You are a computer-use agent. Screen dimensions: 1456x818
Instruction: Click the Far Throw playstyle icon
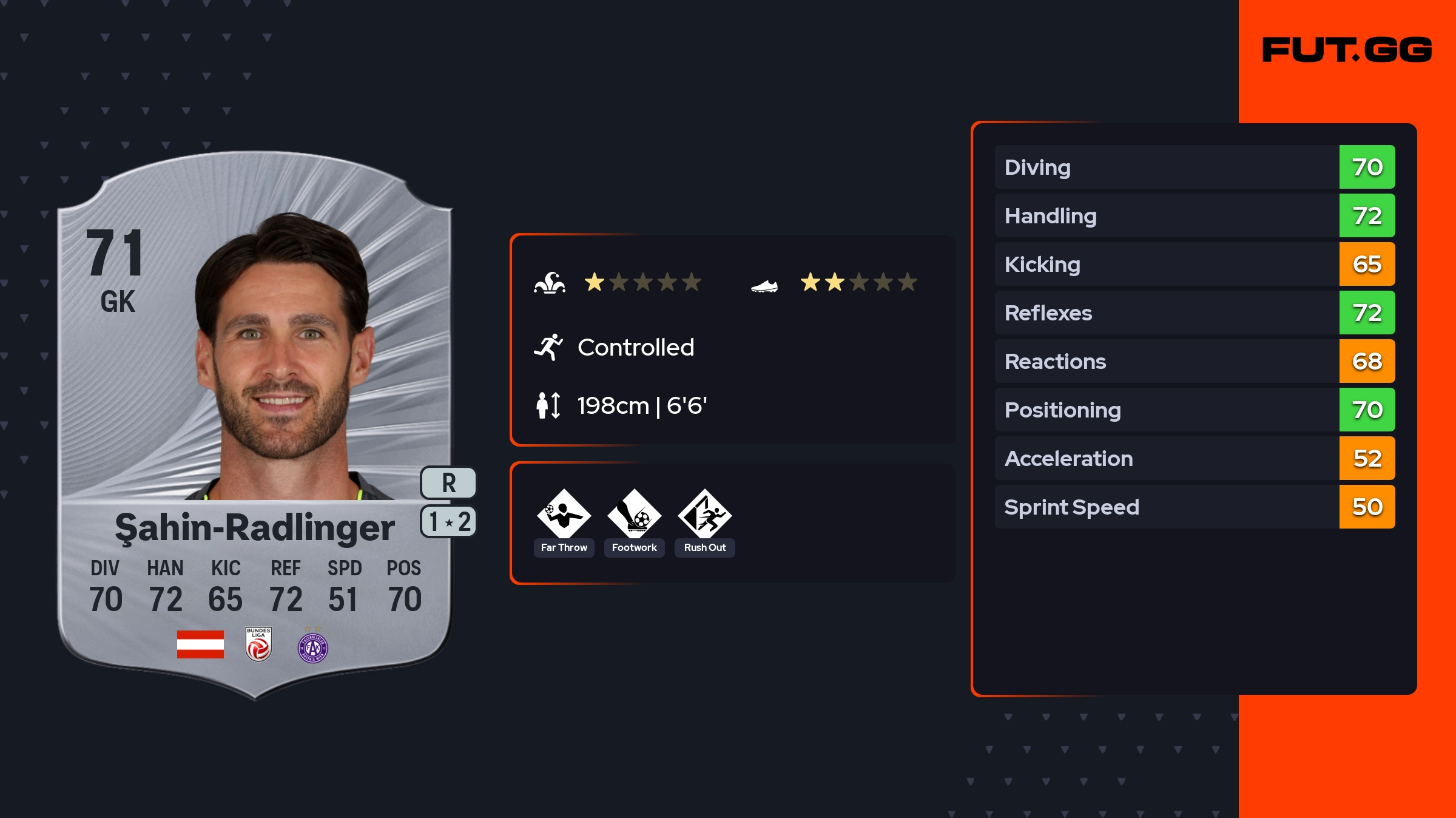[564, 515]
